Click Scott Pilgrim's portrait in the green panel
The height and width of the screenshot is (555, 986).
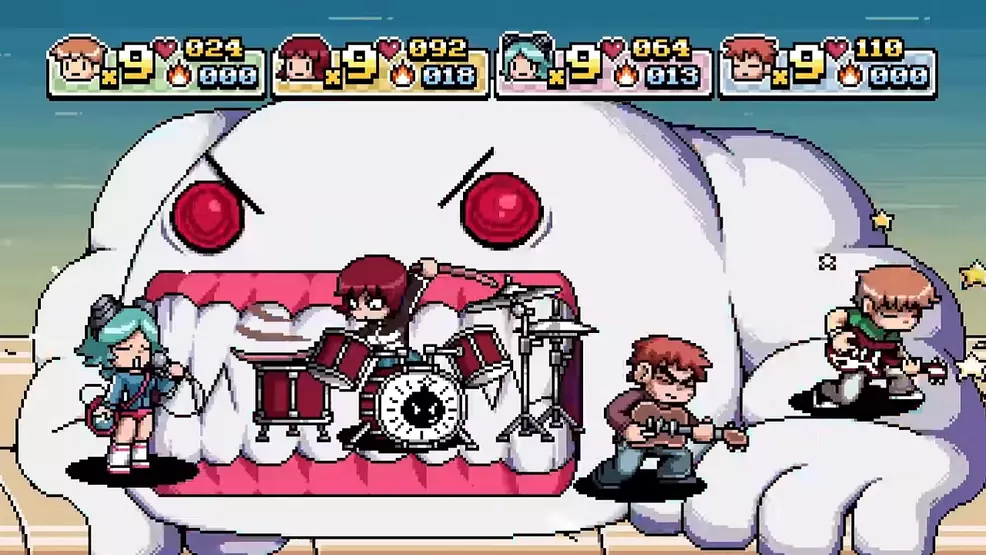click(77, 63)
